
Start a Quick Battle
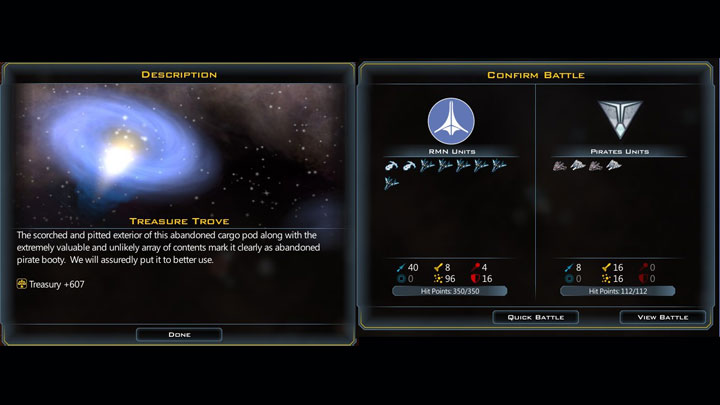(x=535, y=317)
